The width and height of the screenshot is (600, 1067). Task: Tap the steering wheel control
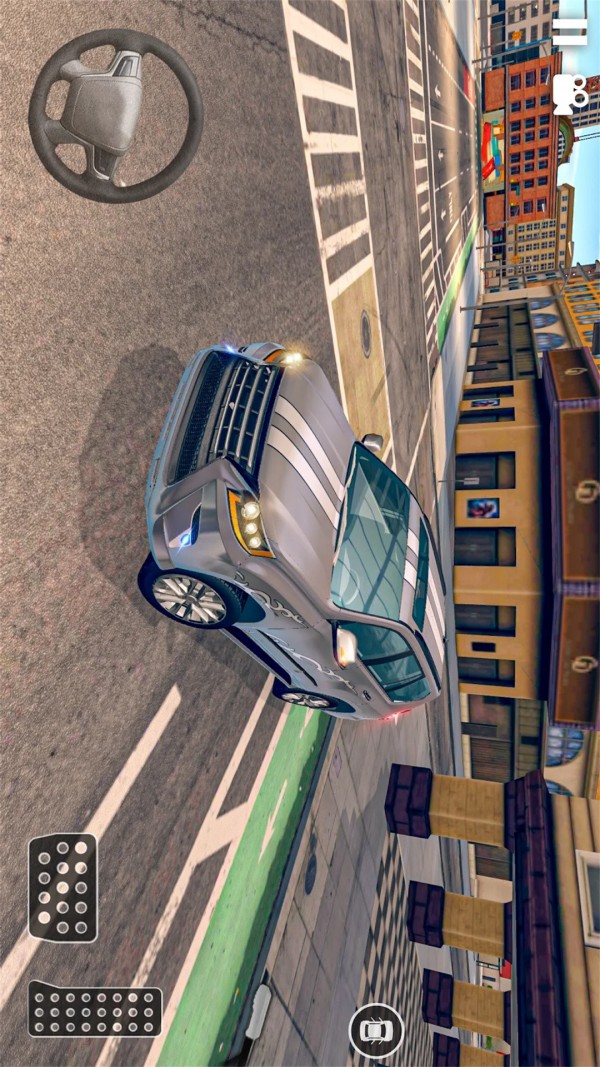[115, 116]
